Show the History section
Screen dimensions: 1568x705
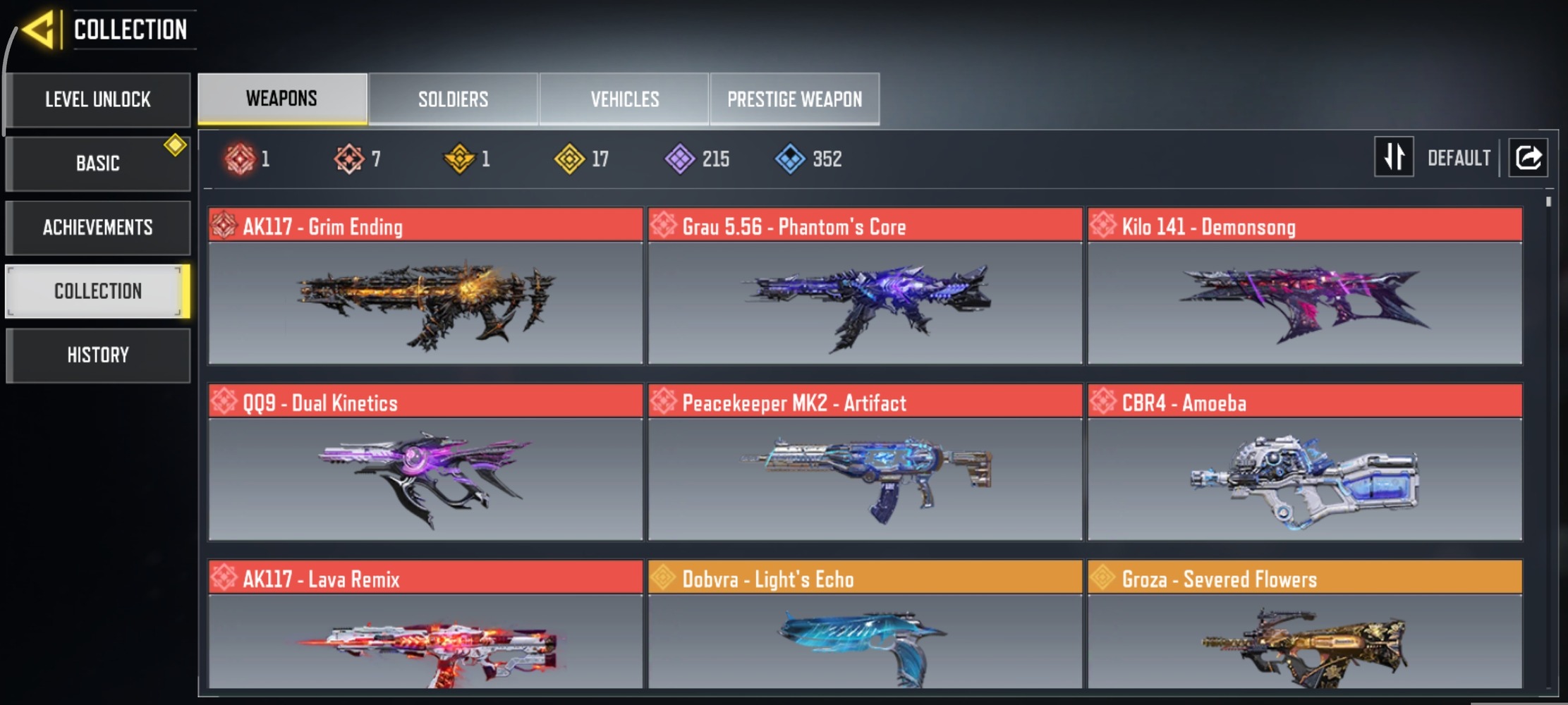(98, 355)
